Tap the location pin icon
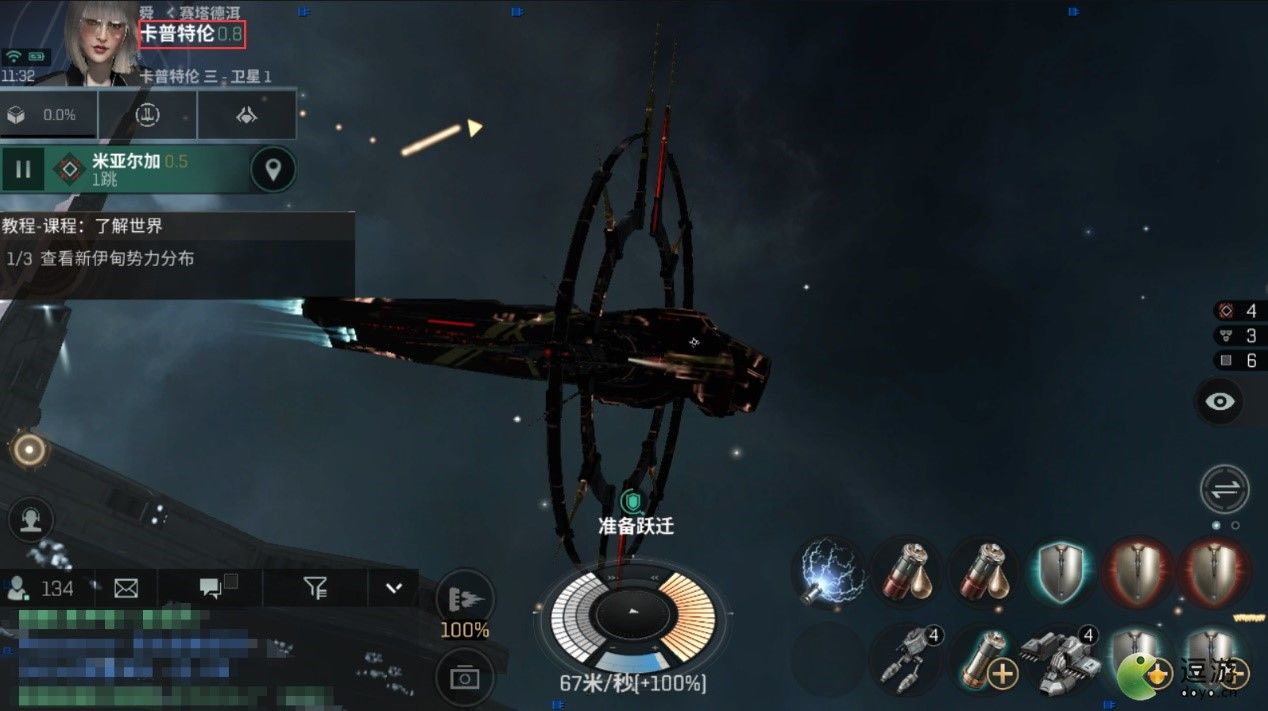1268x711 pixels. 272,170
